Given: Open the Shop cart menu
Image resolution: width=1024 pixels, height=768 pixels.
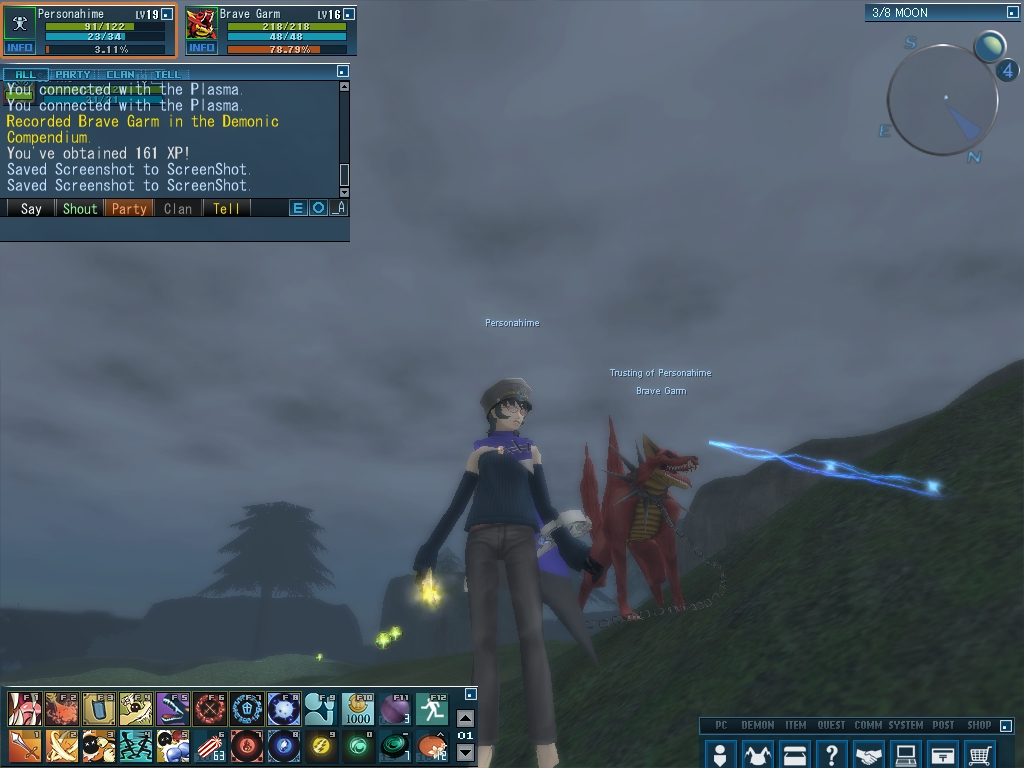Looking at the screenshot, I should tap(980, 754).
